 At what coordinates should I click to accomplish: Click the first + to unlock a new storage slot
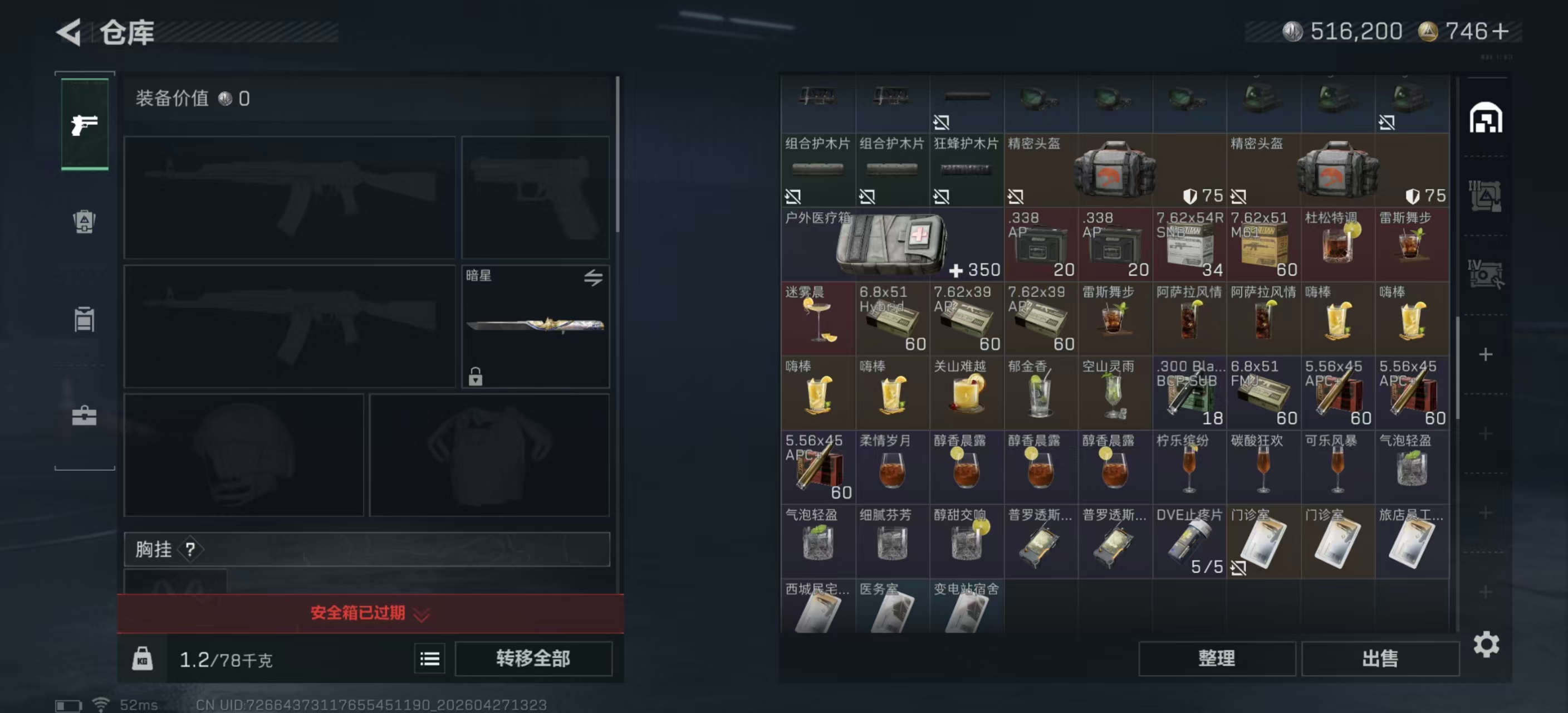1486,354
